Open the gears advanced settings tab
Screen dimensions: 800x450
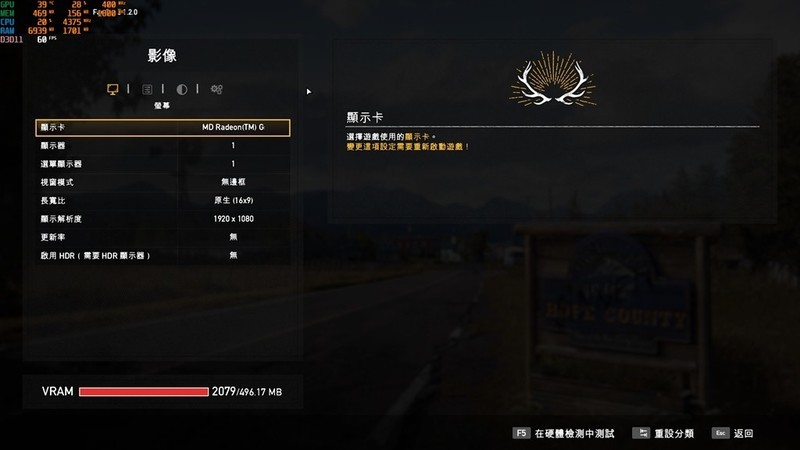click(216, 89)
